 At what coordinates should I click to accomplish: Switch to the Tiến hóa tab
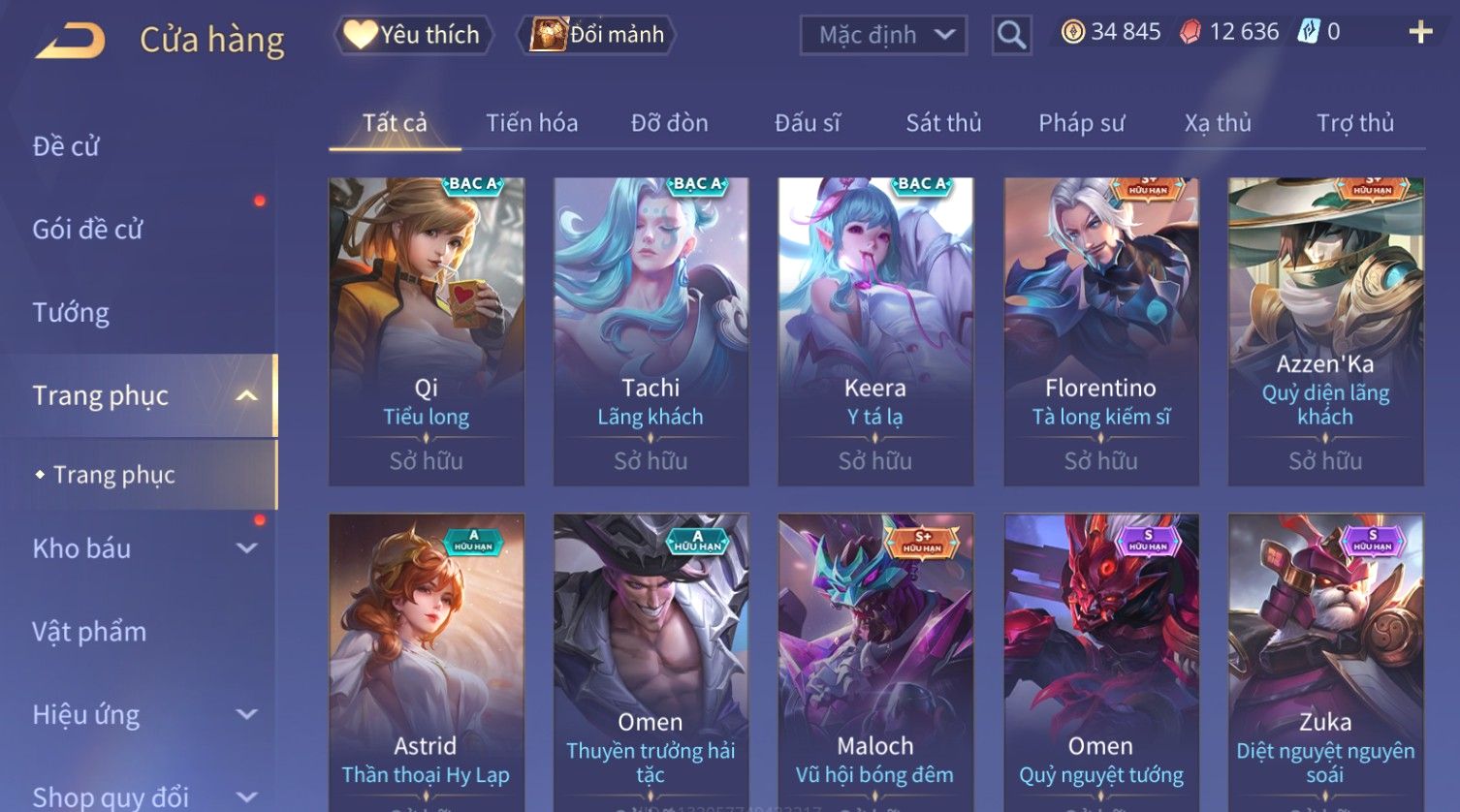531,123
